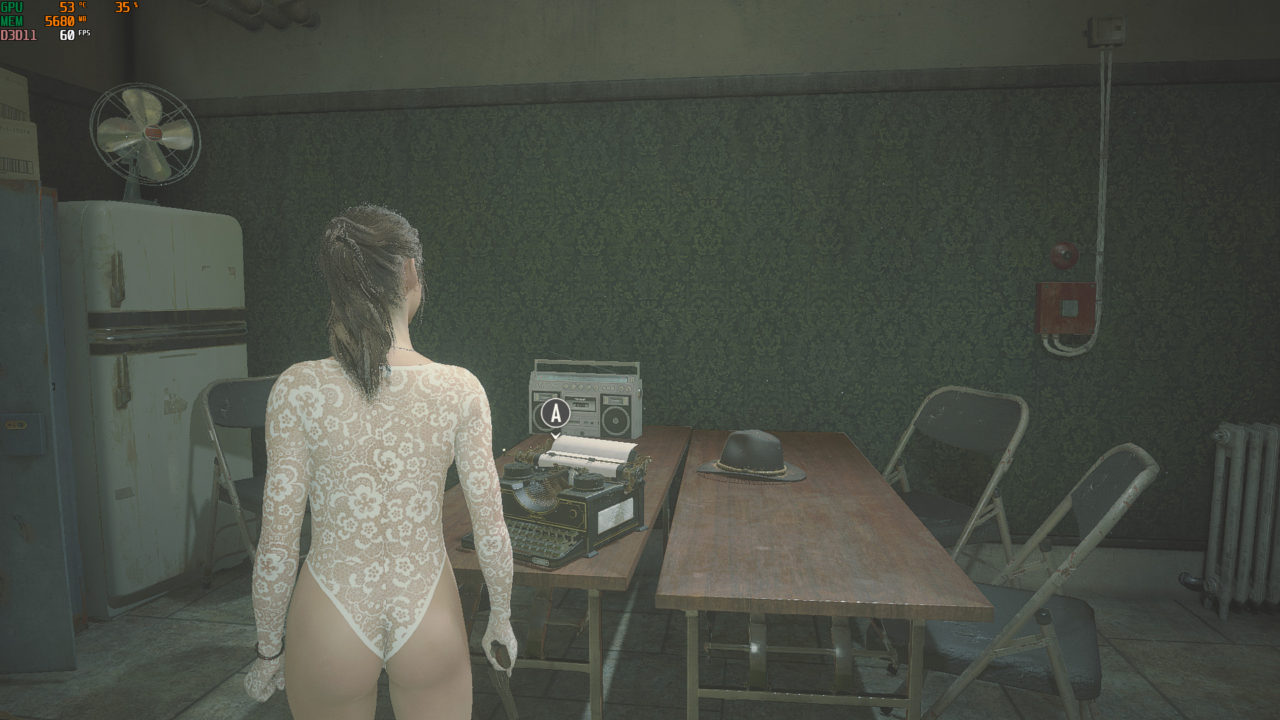Click the MEM usage stat in overlay

(55, 22)
